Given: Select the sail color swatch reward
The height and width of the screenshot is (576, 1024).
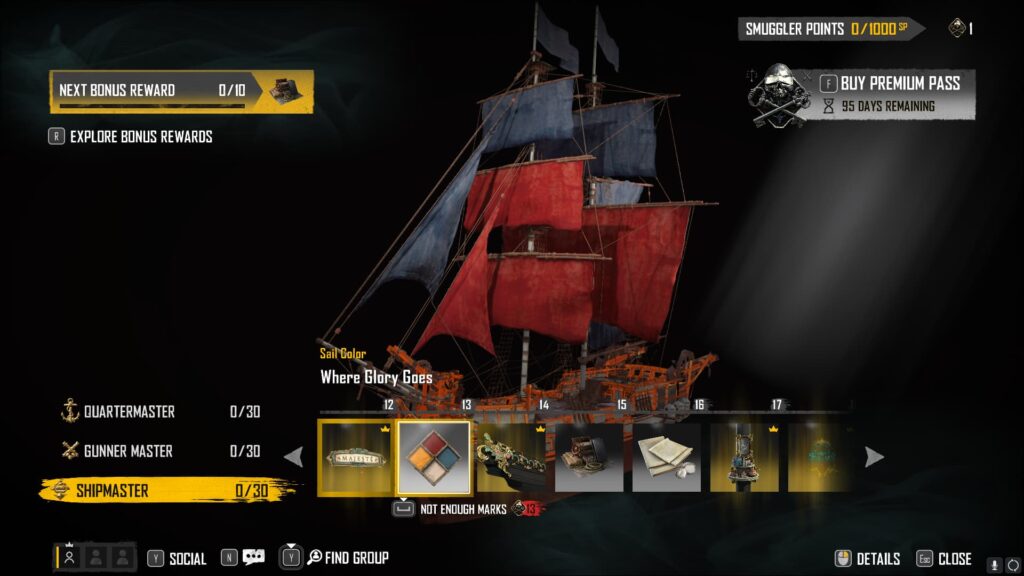Looking at the screenshot, I should 434,457.
